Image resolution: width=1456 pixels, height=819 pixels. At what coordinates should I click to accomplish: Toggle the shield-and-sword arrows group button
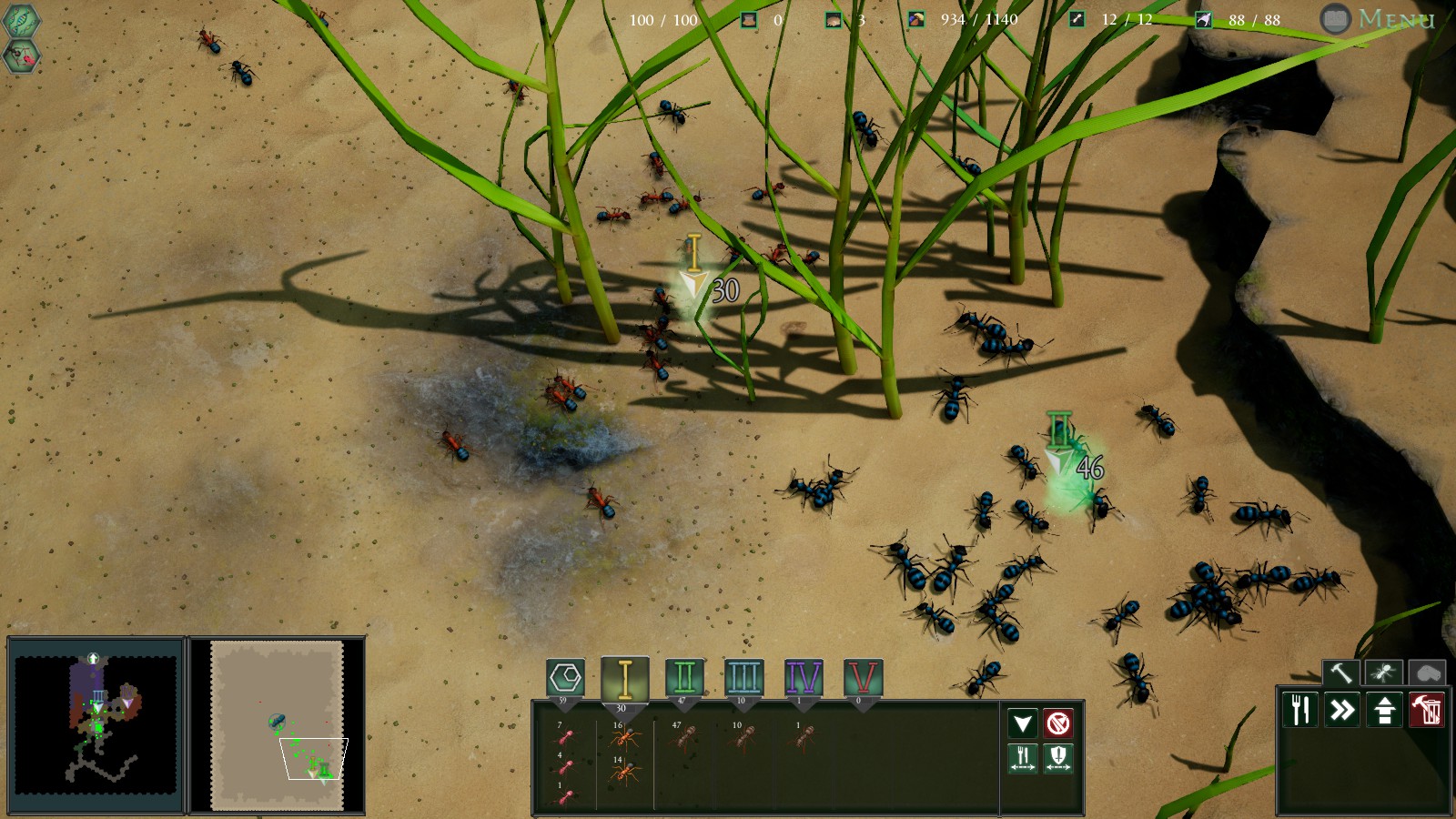1057,757
